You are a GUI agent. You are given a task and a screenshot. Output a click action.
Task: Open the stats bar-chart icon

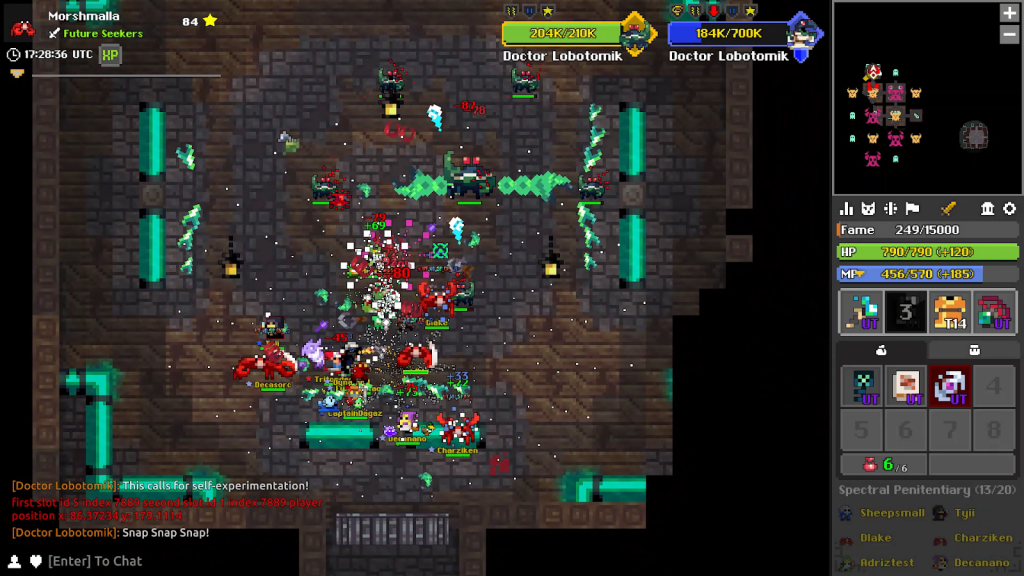847,209
